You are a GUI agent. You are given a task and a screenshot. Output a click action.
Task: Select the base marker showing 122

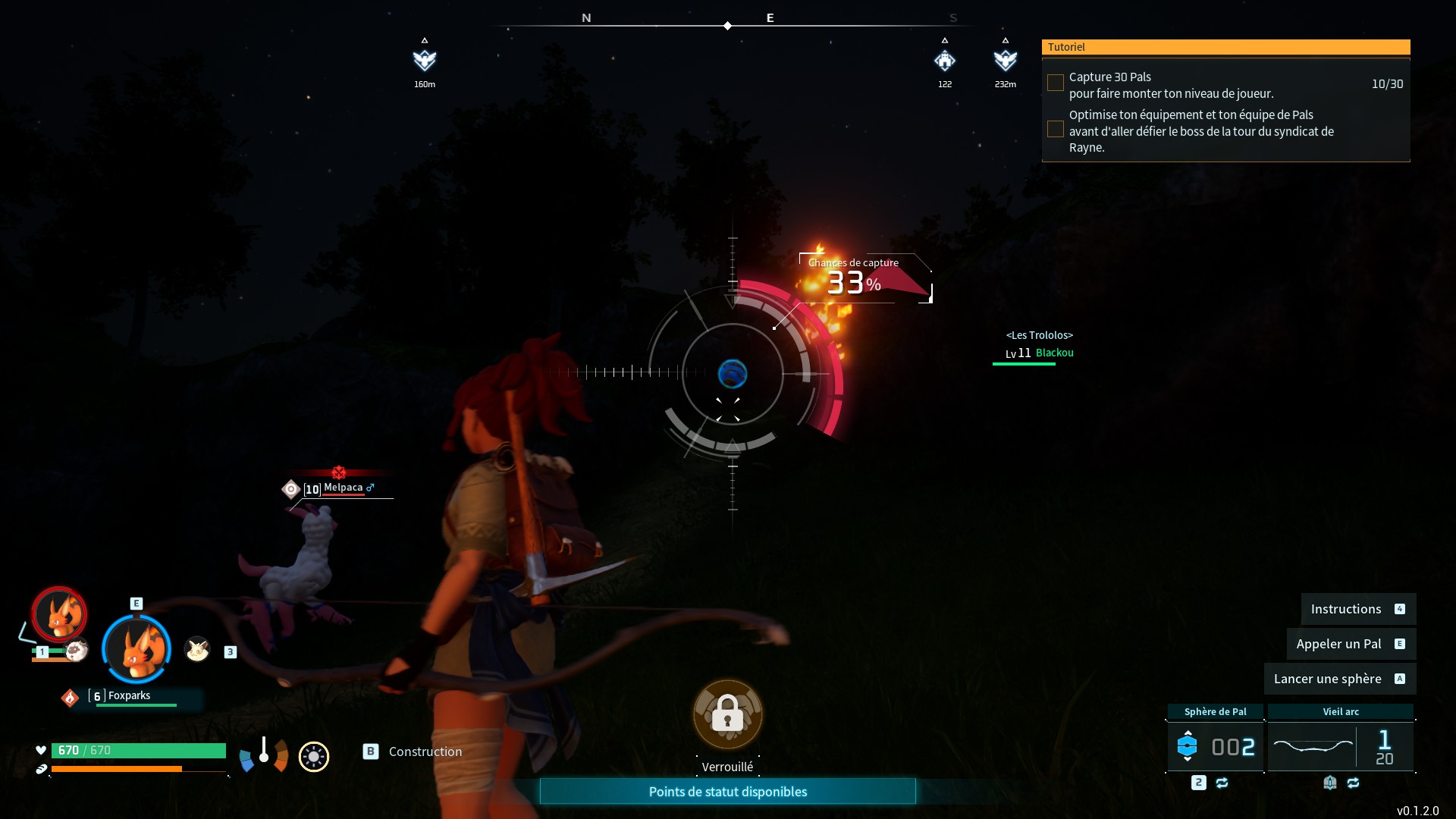coord(944,60)
